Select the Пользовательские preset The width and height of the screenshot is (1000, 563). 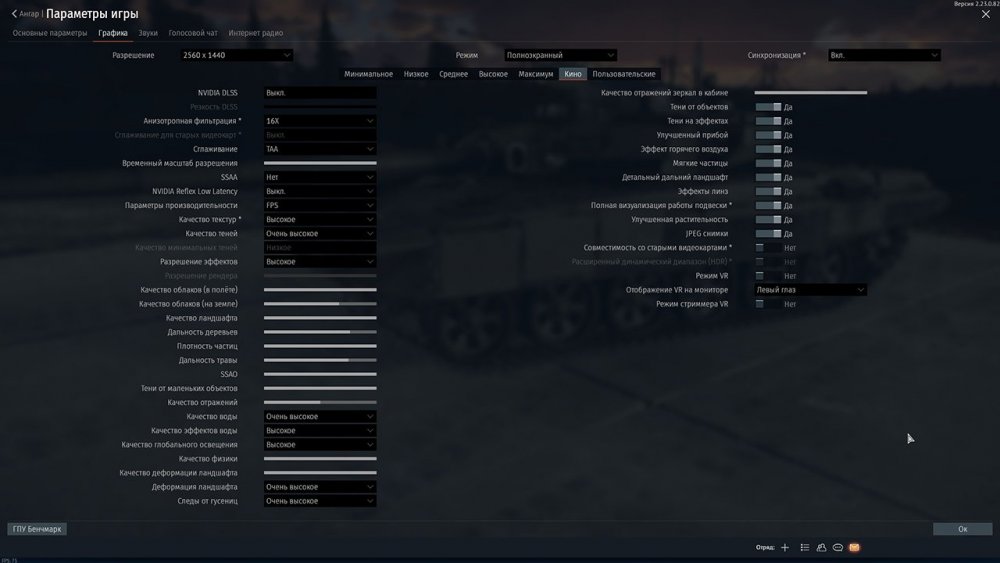click(x=624, y=74)
